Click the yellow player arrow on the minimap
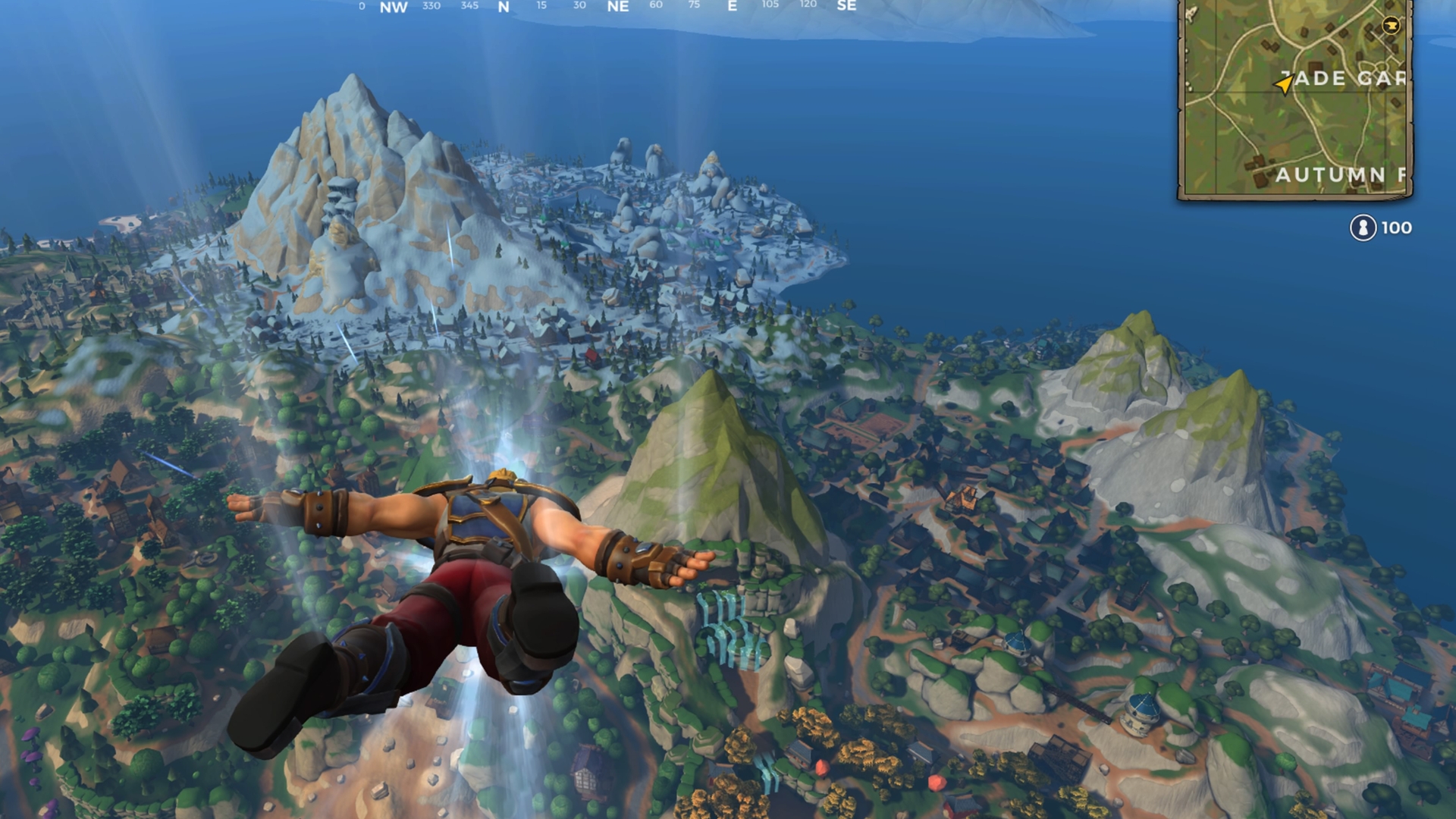The height and width of the screenshot is (819, 1456). pyautogui.click(x=1283, y=84)
